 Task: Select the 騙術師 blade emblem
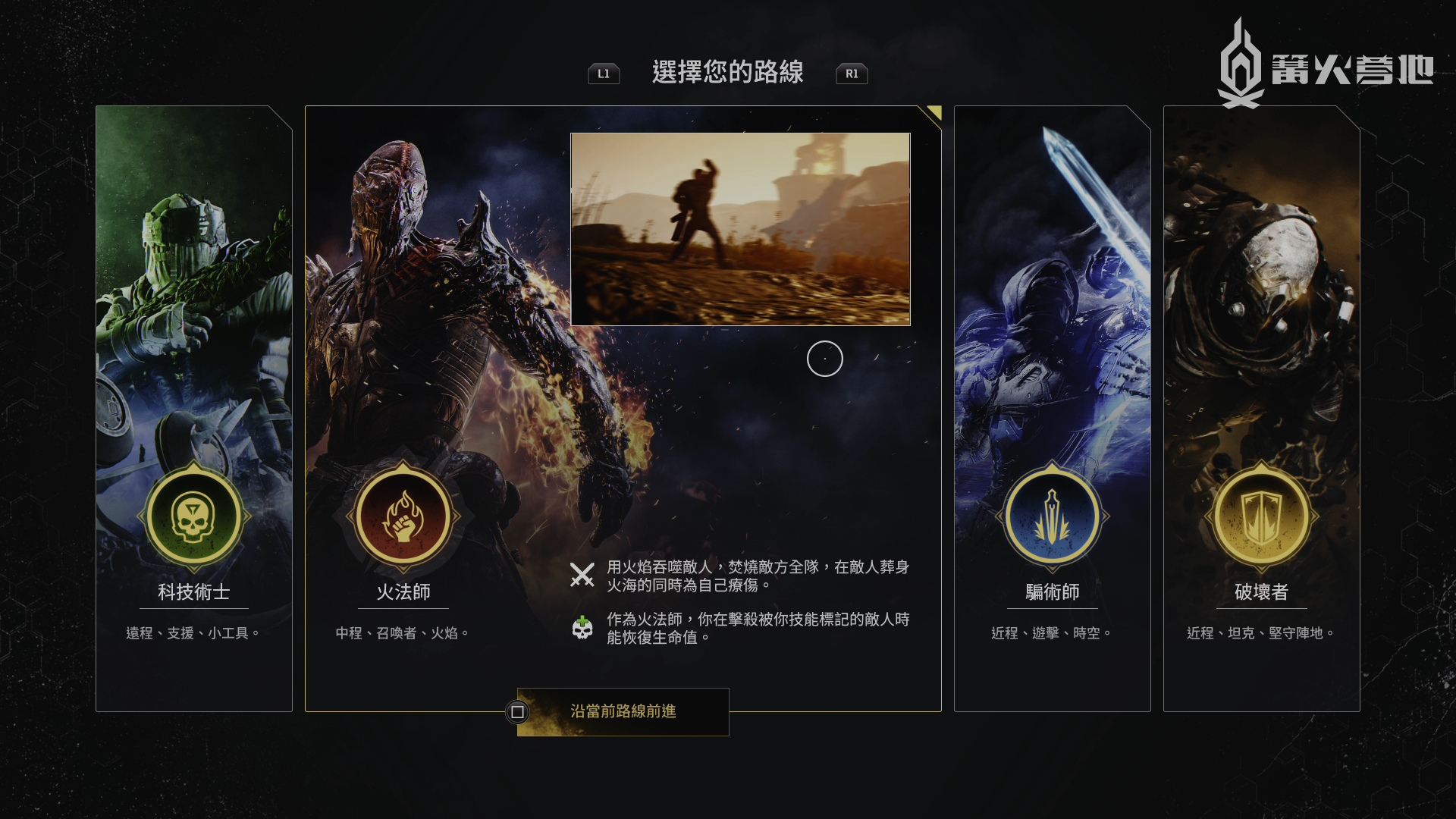point(1052,517)
